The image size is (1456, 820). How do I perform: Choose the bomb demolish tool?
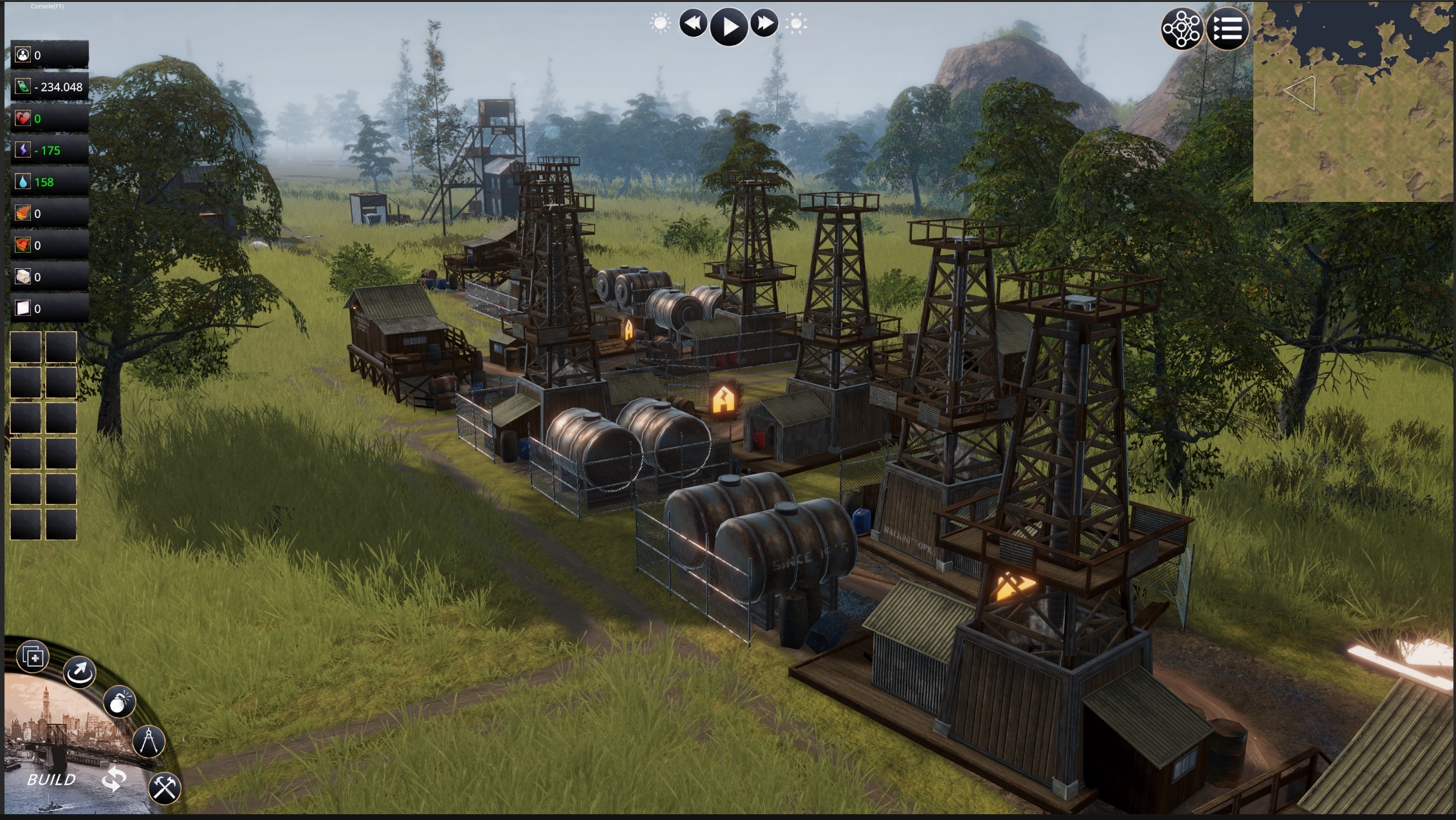coord(119,702)
